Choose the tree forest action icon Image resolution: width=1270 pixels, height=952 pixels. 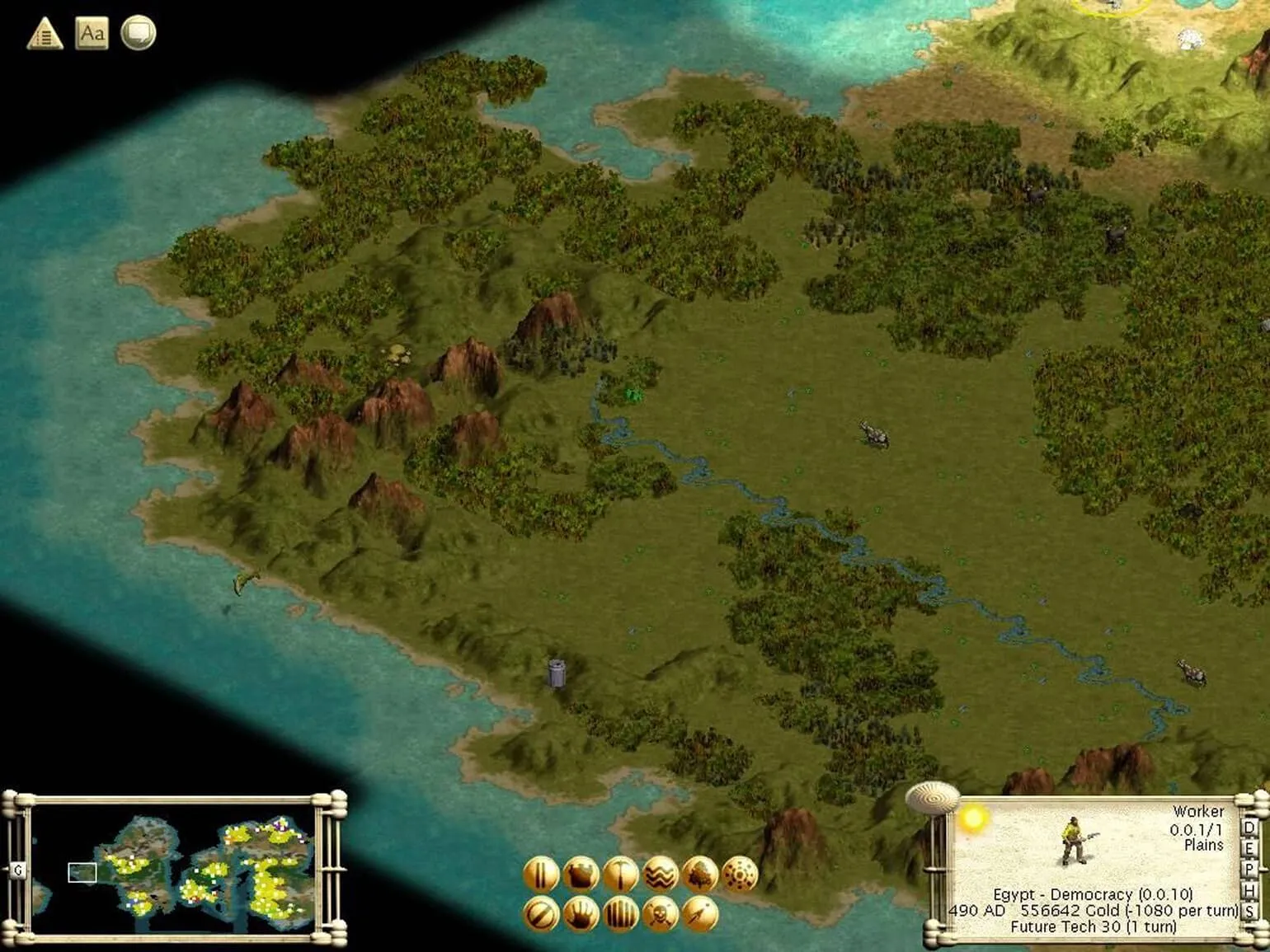(x=700, y=875)
